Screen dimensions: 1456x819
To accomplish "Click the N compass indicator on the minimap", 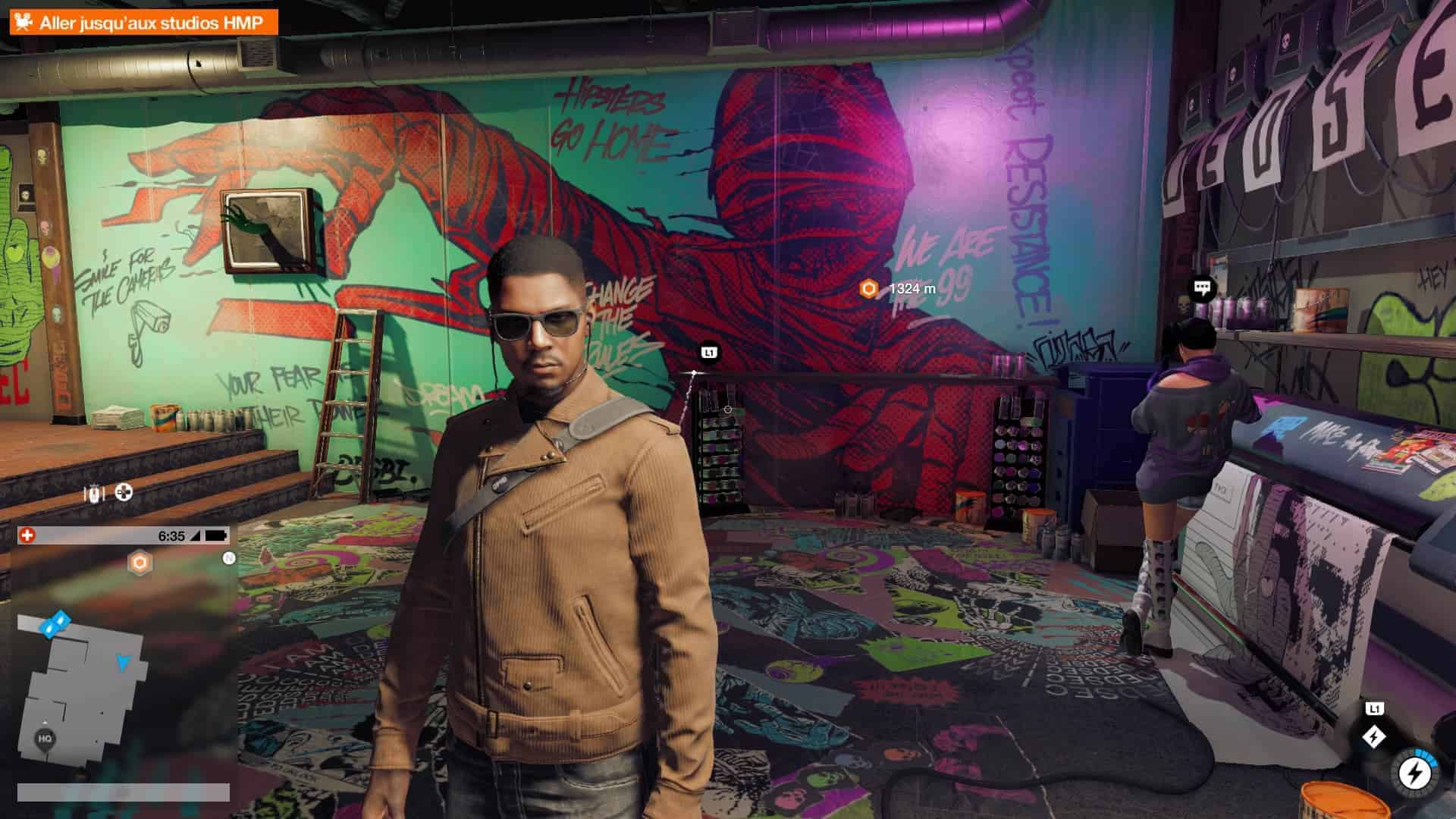I will 228,559.
